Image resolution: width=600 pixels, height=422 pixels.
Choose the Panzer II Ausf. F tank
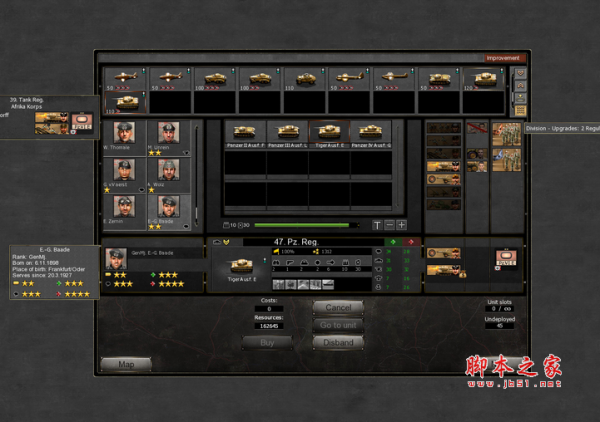(x=242, y=133)
